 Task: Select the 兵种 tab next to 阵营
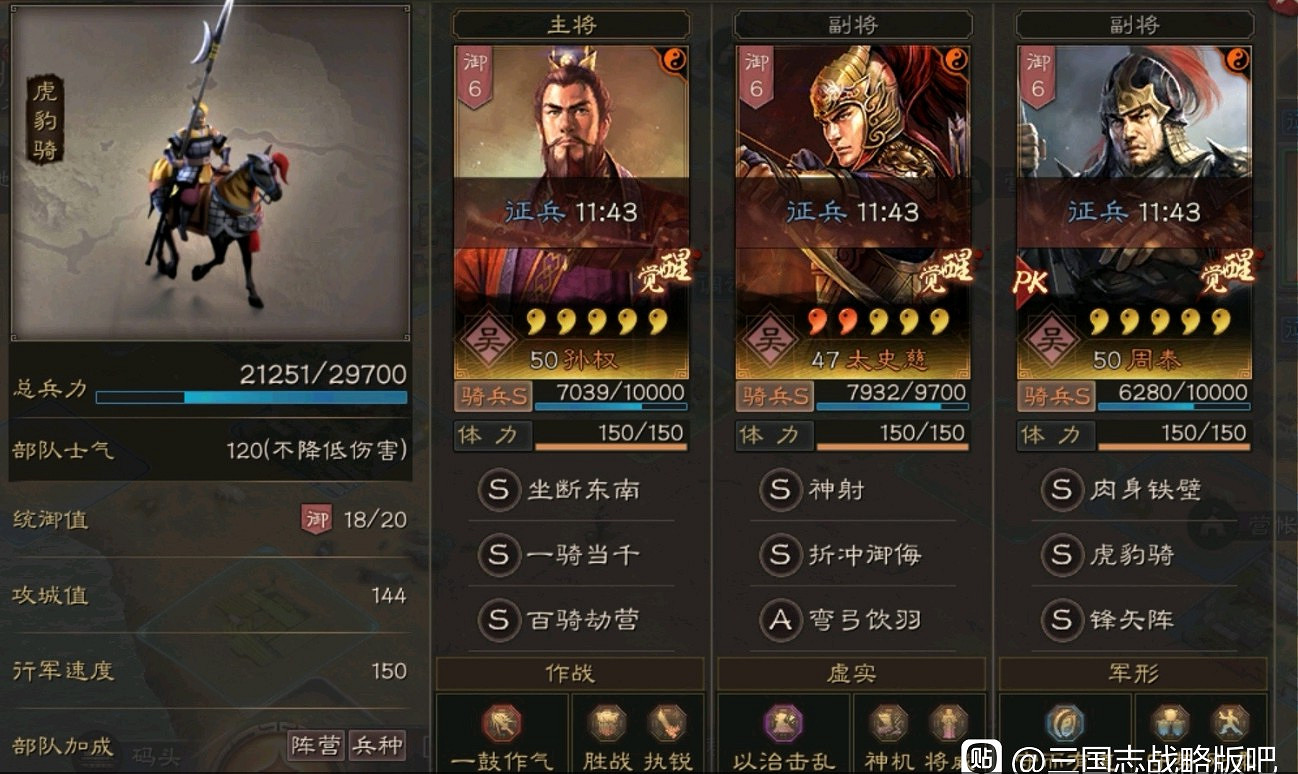377,747
